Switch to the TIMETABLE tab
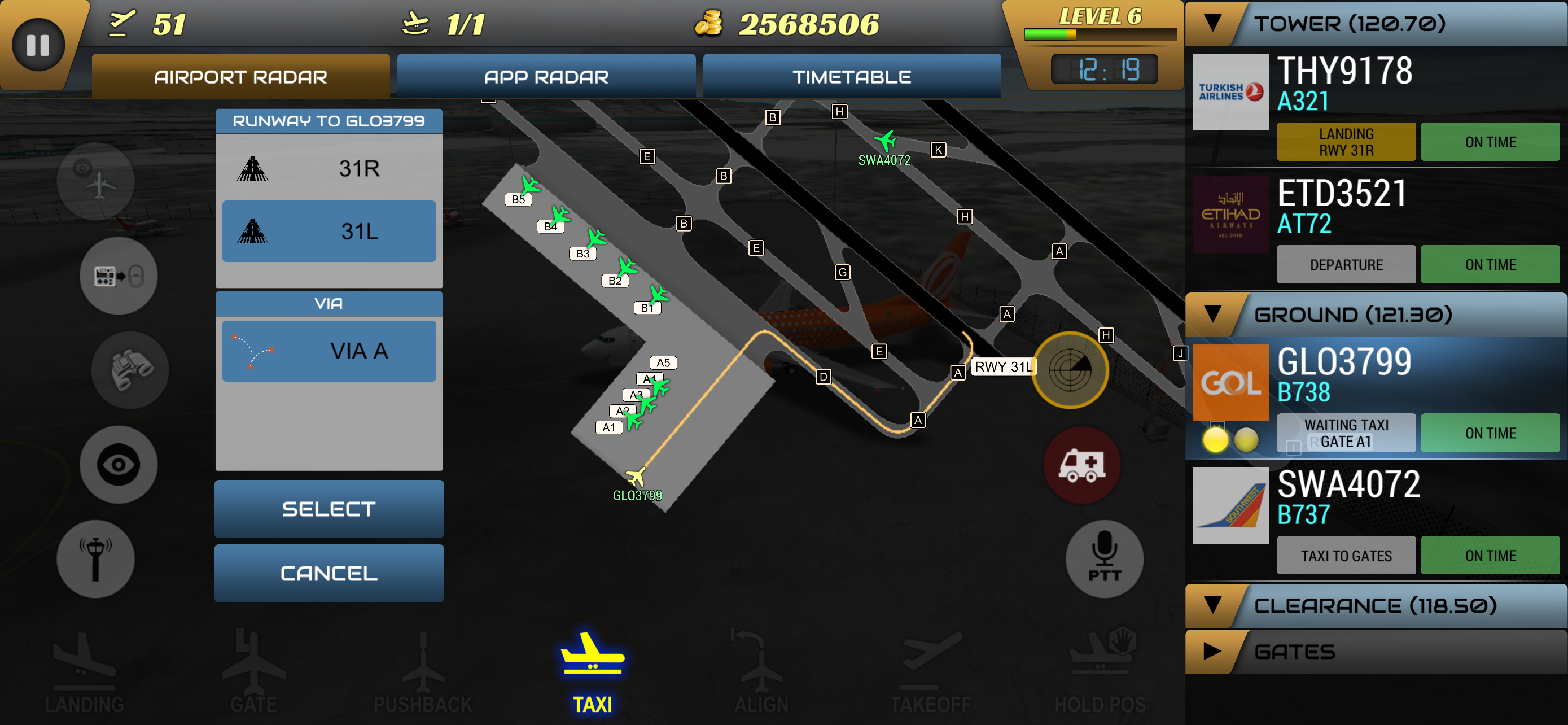This screenshot has width=1568, height=725. pos(851,76)
